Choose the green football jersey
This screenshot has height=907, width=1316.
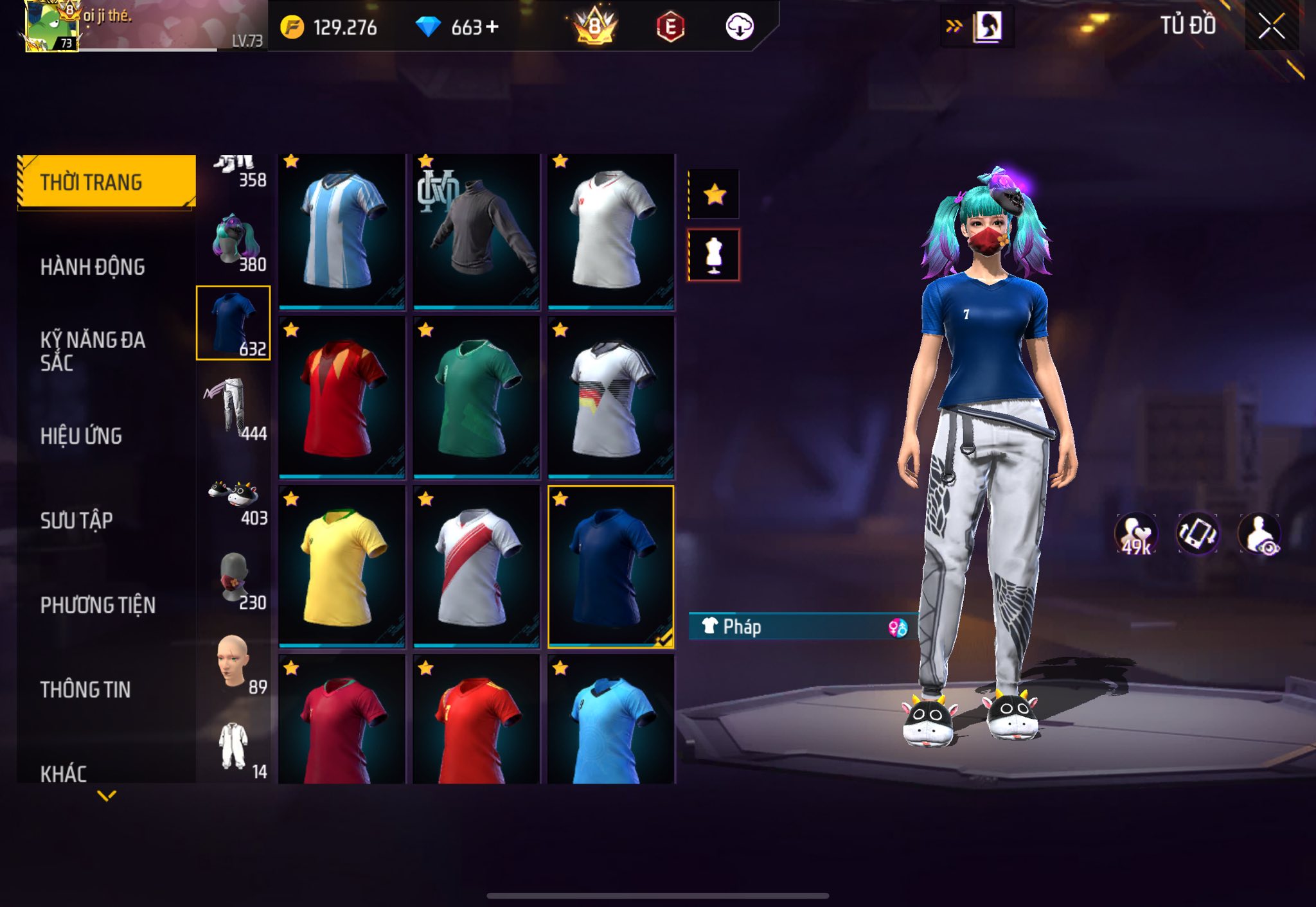pos(476,398)
